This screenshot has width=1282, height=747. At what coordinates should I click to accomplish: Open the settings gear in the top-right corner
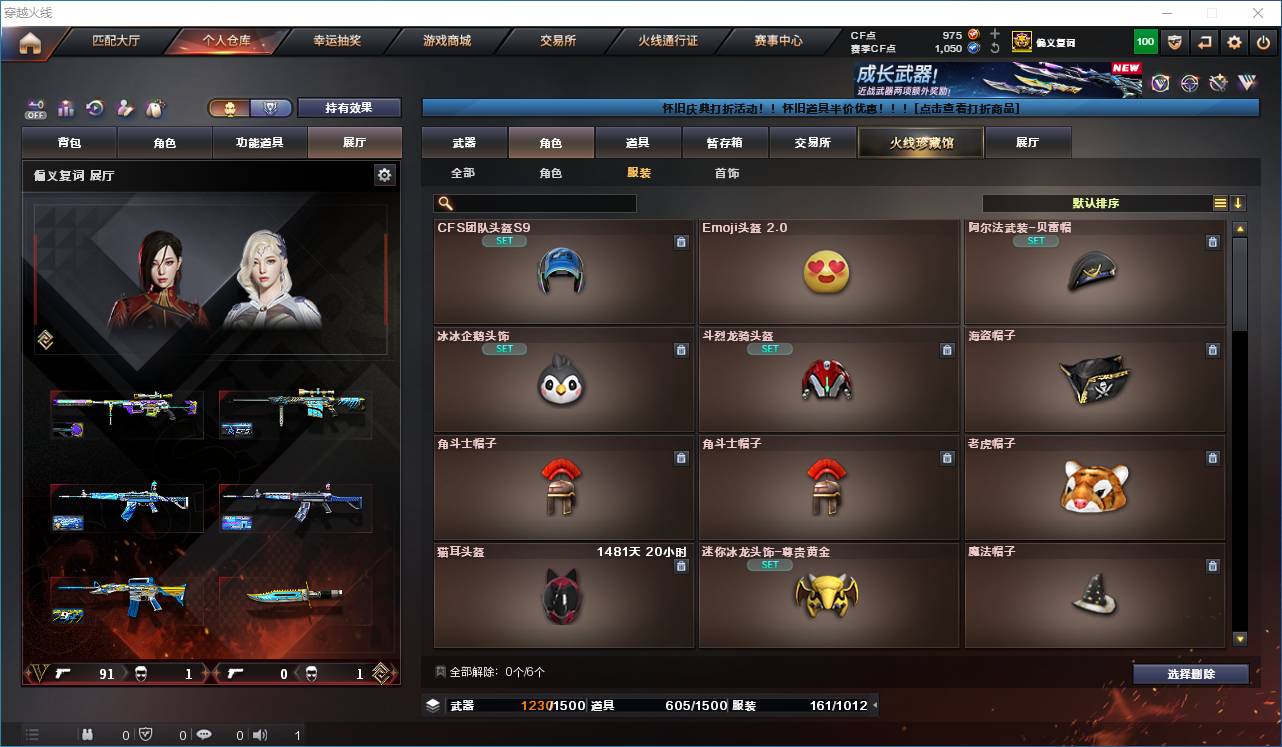(1233, 41)
